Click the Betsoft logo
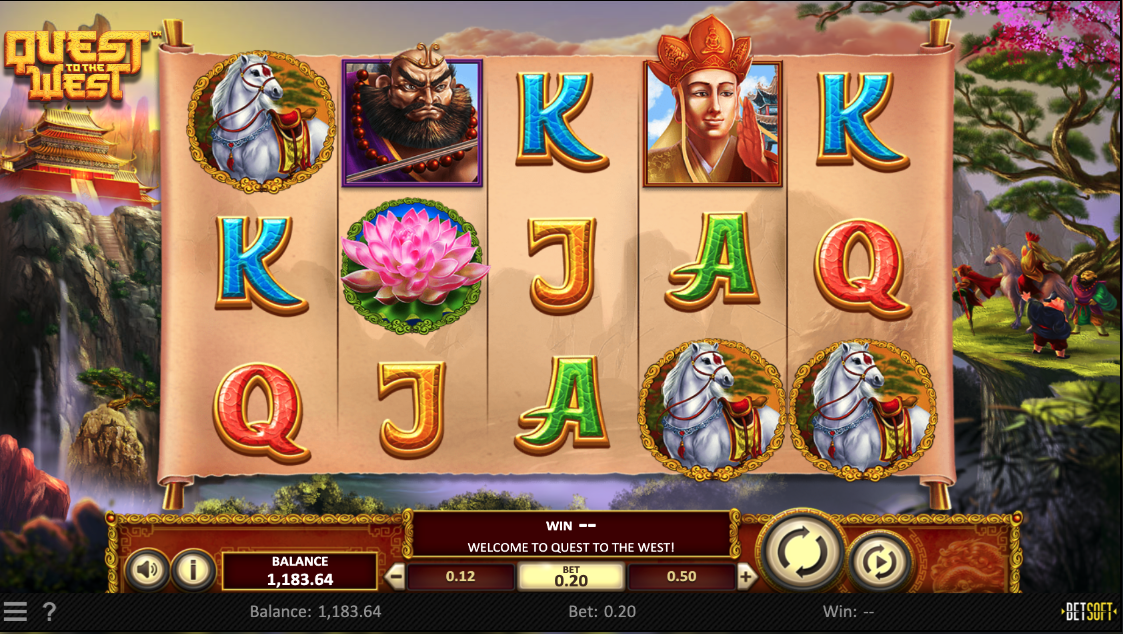 [1089, 612]
